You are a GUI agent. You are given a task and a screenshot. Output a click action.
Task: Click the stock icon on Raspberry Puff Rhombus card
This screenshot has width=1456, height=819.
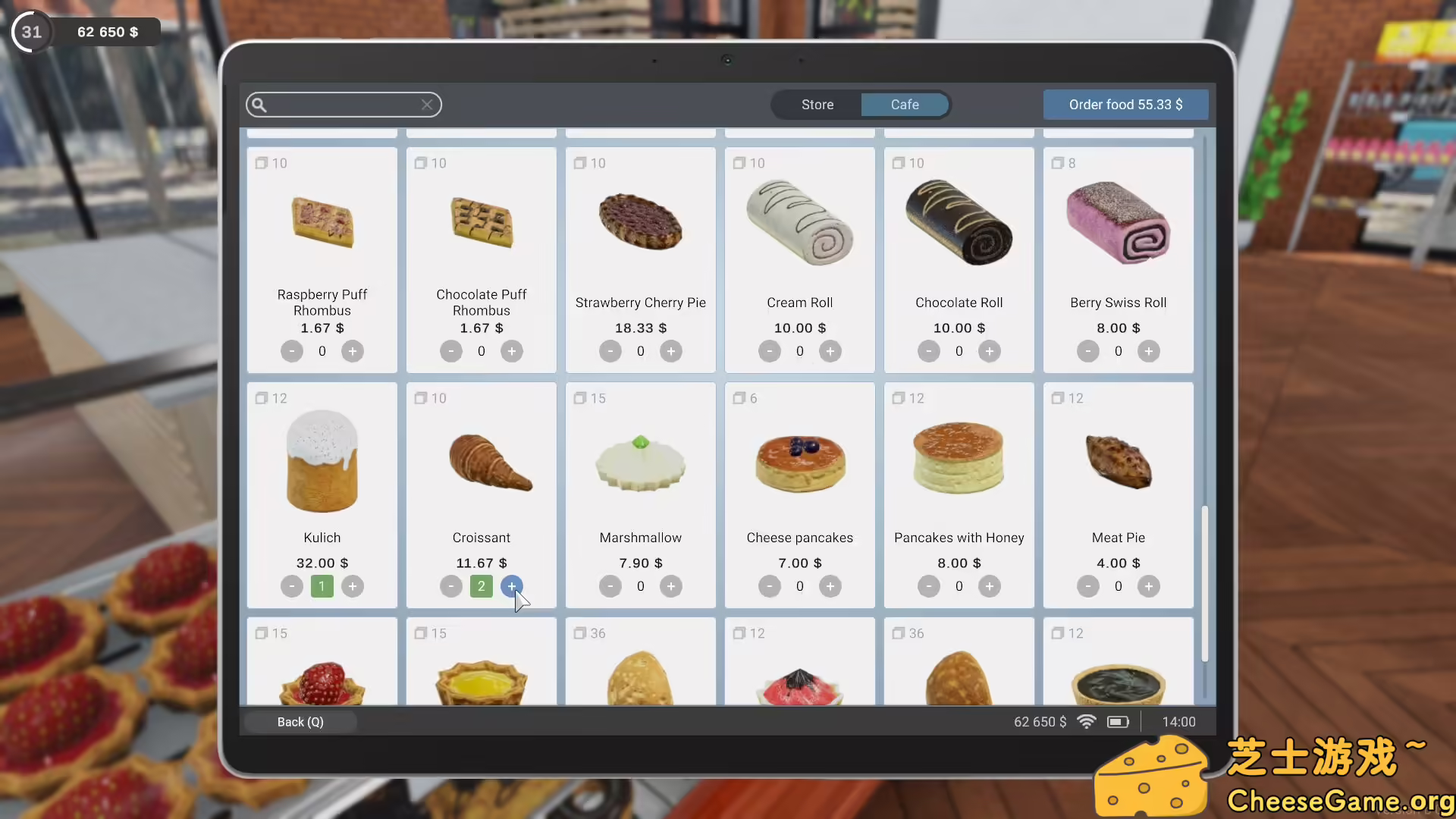point(262,162)
